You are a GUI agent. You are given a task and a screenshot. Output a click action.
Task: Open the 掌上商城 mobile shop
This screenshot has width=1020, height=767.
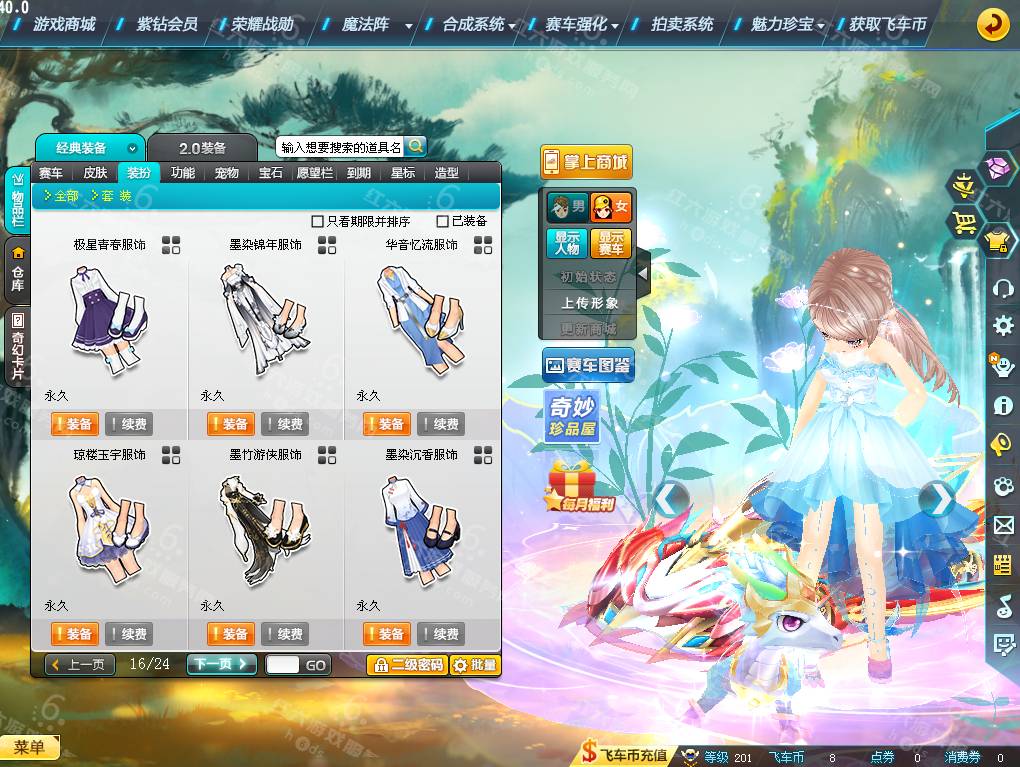coord(587,162)
